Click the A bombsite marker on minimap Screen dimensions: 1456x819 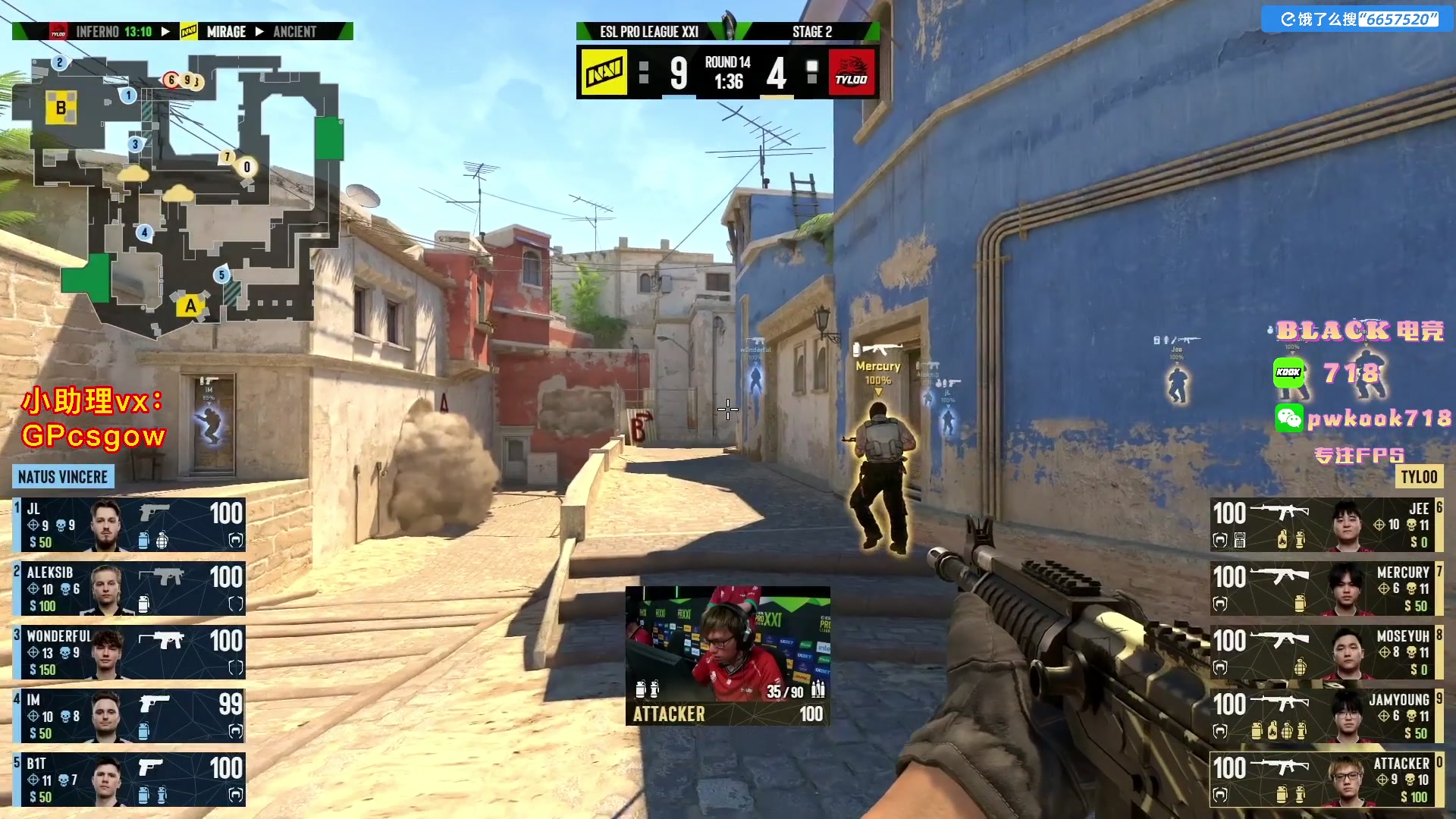click(190, 306)
